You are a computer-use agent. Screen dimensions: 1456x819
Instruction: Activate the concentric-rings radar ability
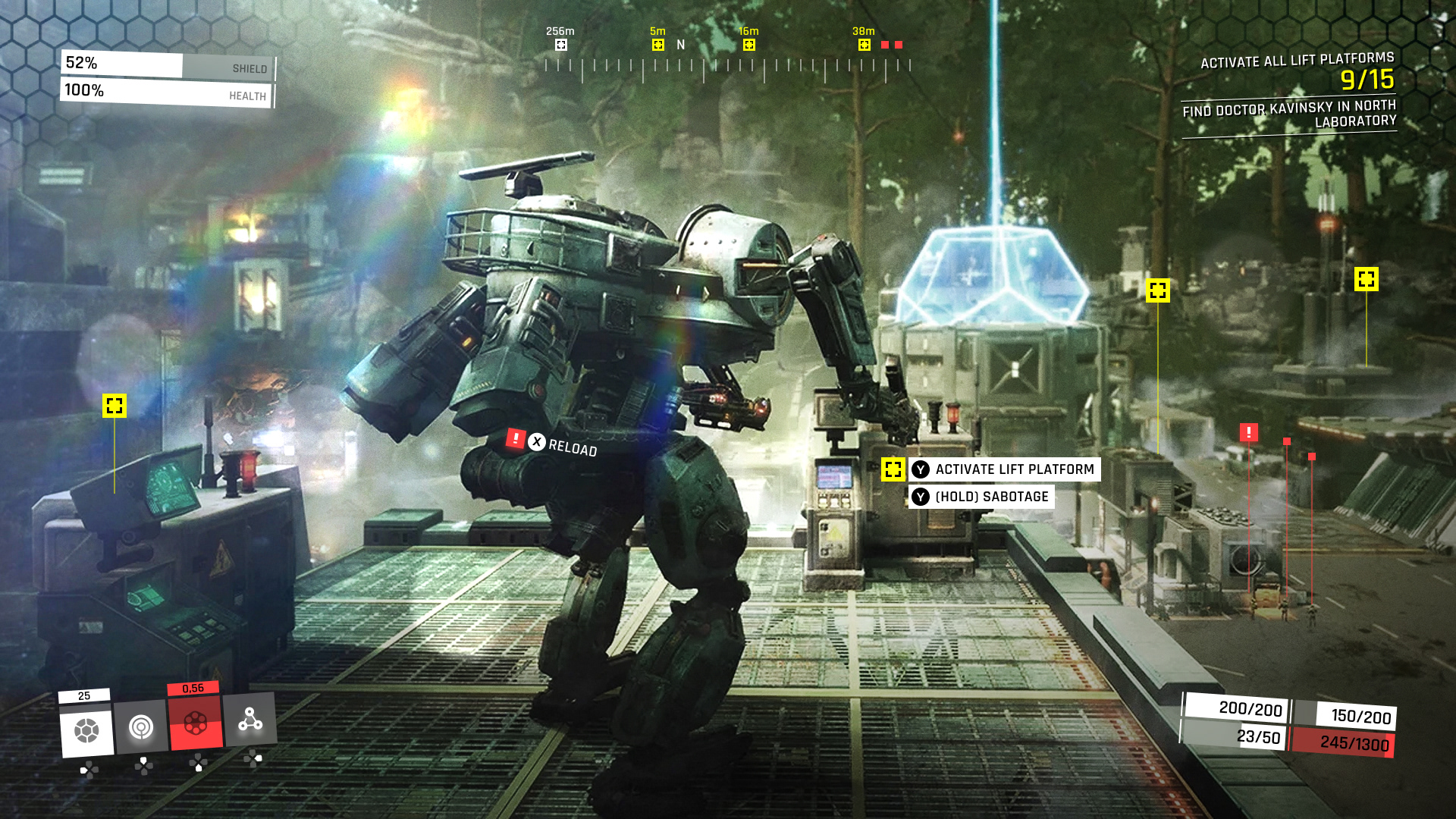[x=141, y=727]
